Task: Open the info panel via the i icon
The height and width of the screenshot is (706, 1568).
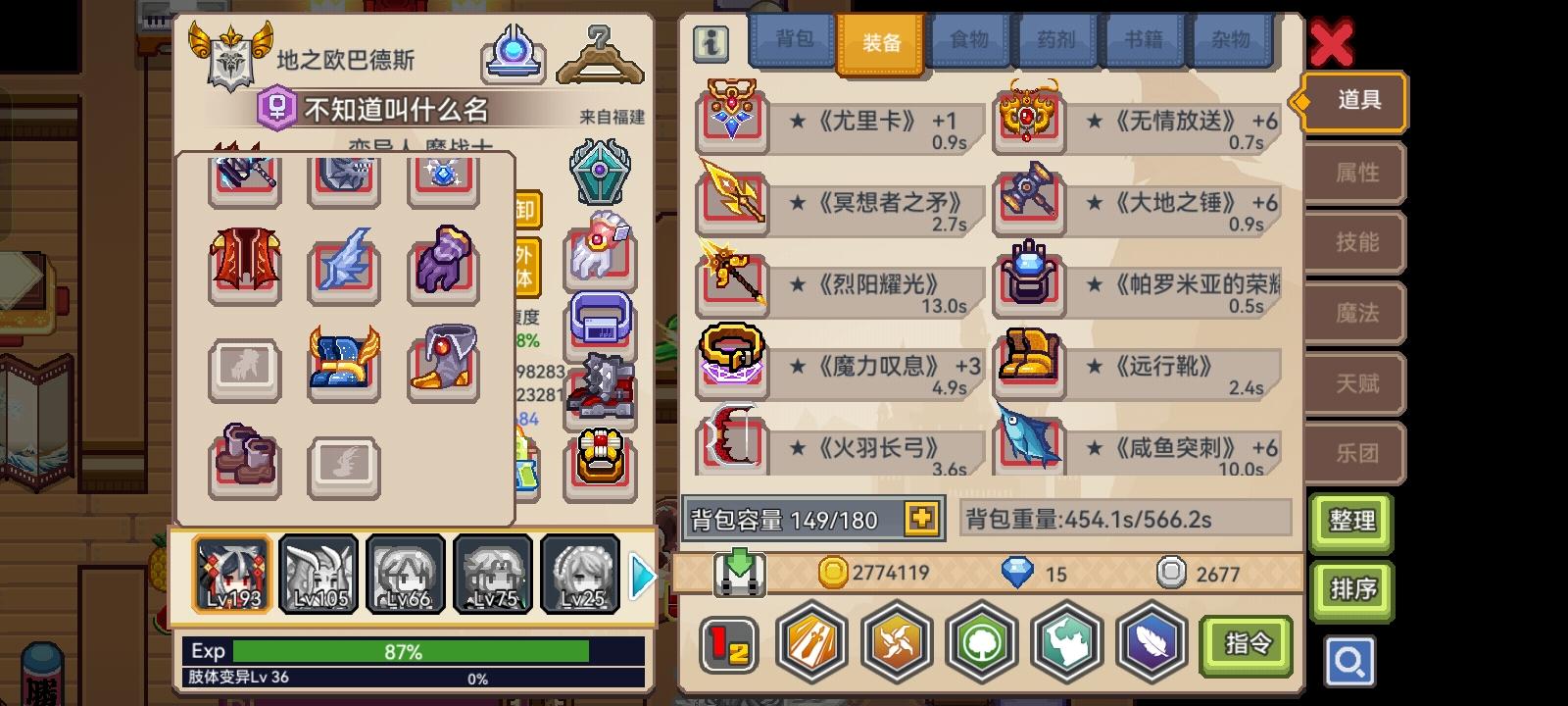Action: pos(710,43)
